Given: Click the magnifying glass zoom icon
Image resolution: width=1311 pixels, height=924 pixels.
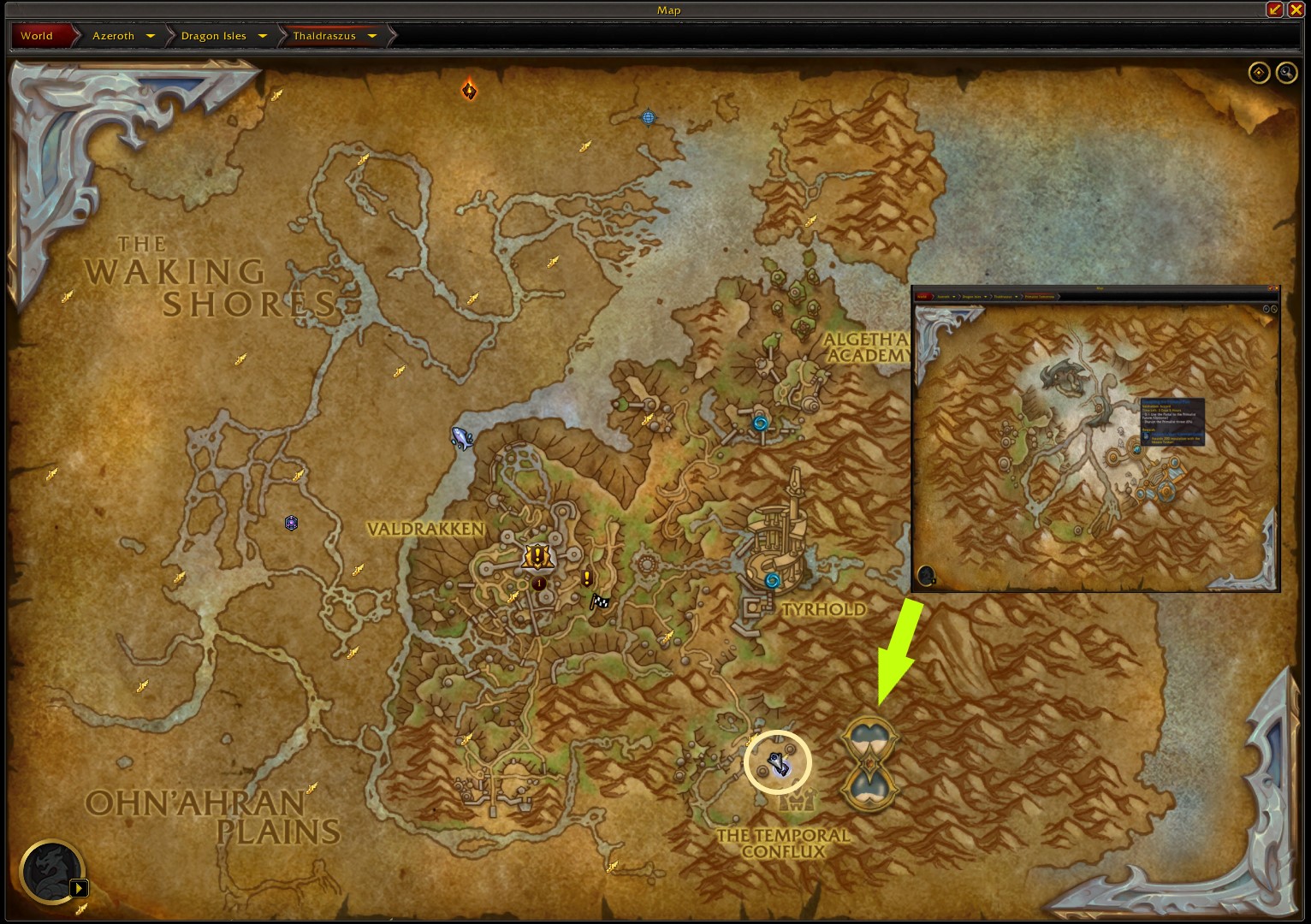Looking at the screenshot, I should click(1285, 73).
